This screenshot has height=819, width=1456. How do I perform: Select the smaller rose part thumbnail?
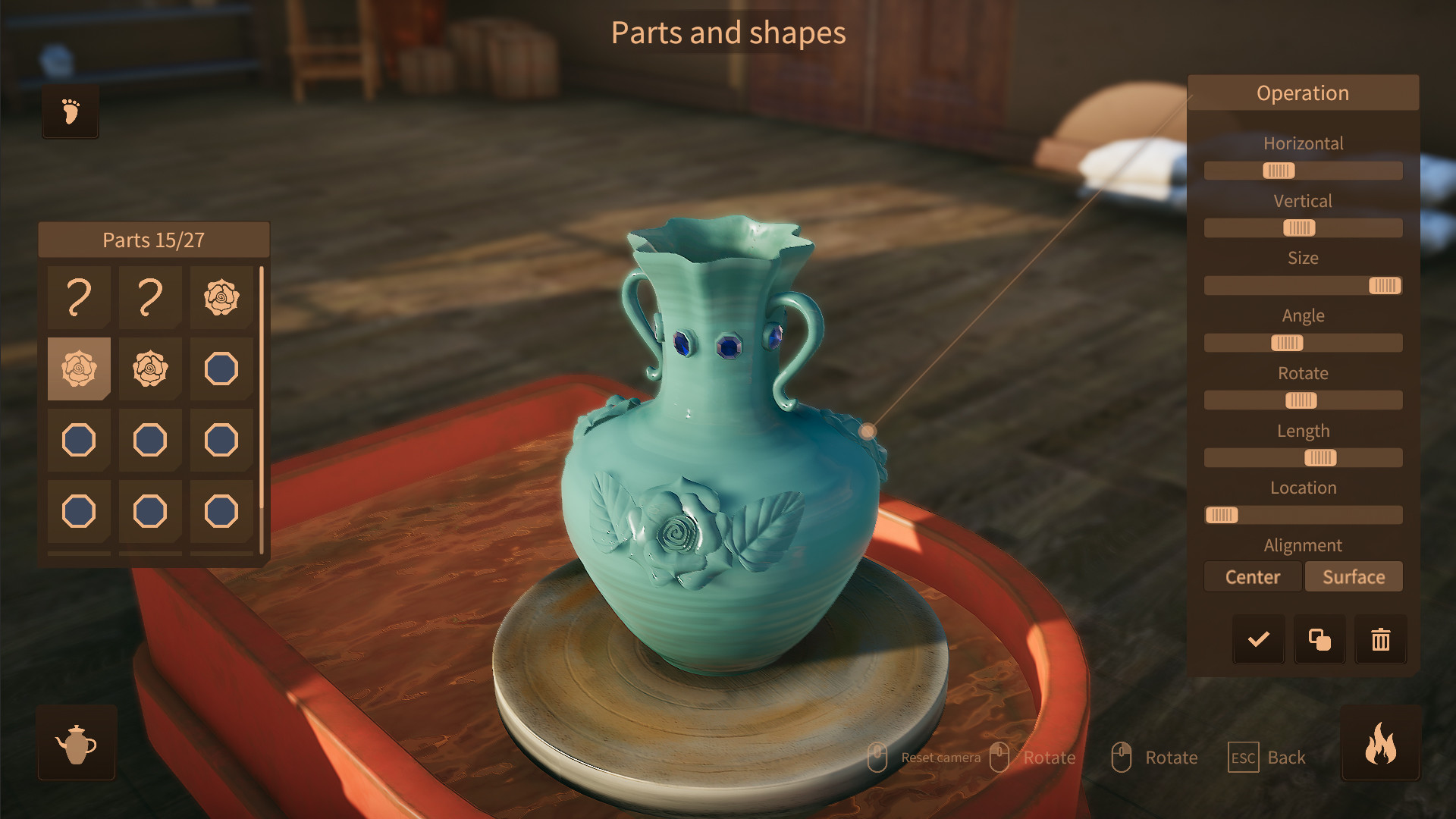click(x=150, y=369)
